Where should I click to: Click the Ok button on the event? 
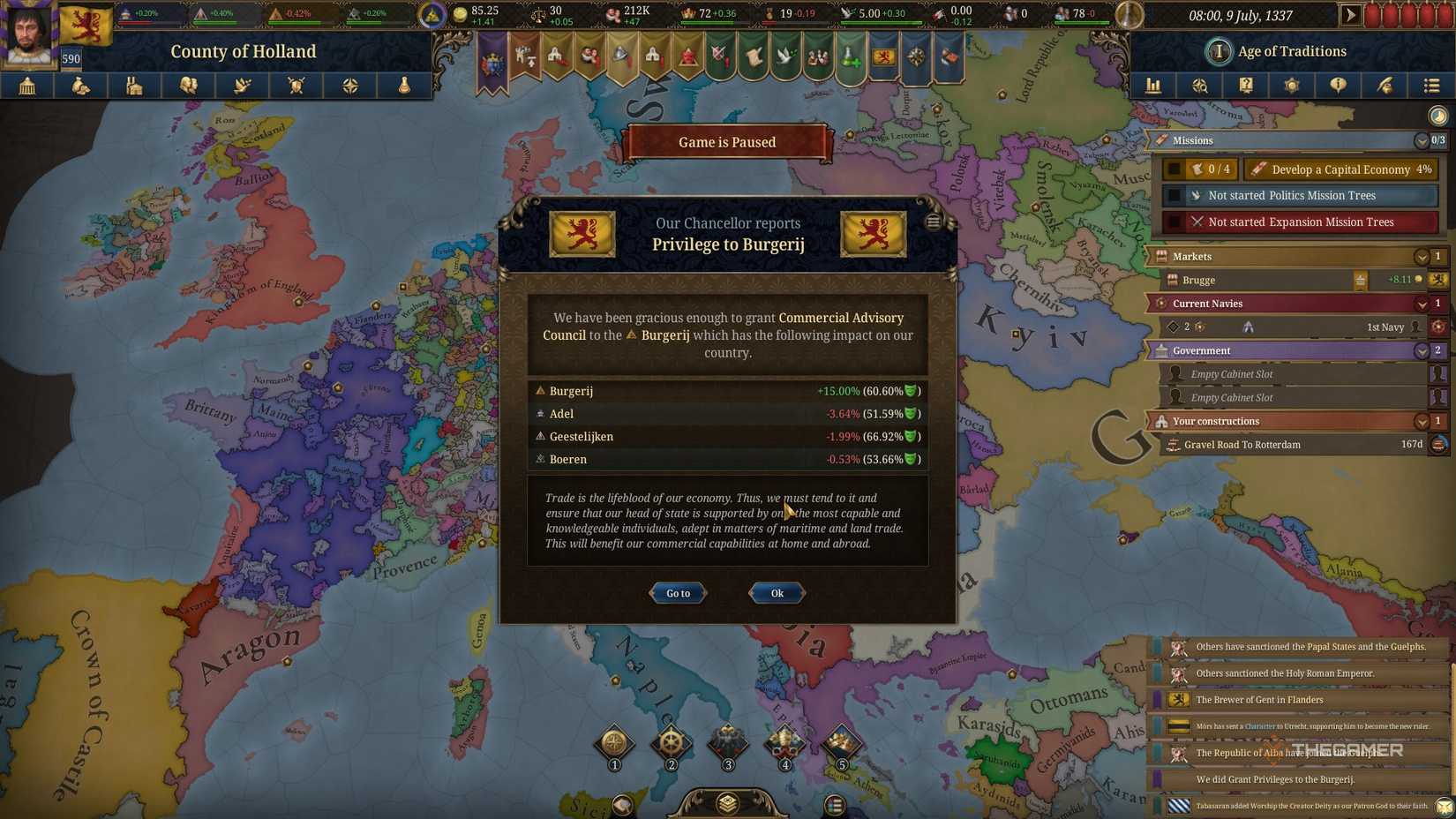point(775,593)
